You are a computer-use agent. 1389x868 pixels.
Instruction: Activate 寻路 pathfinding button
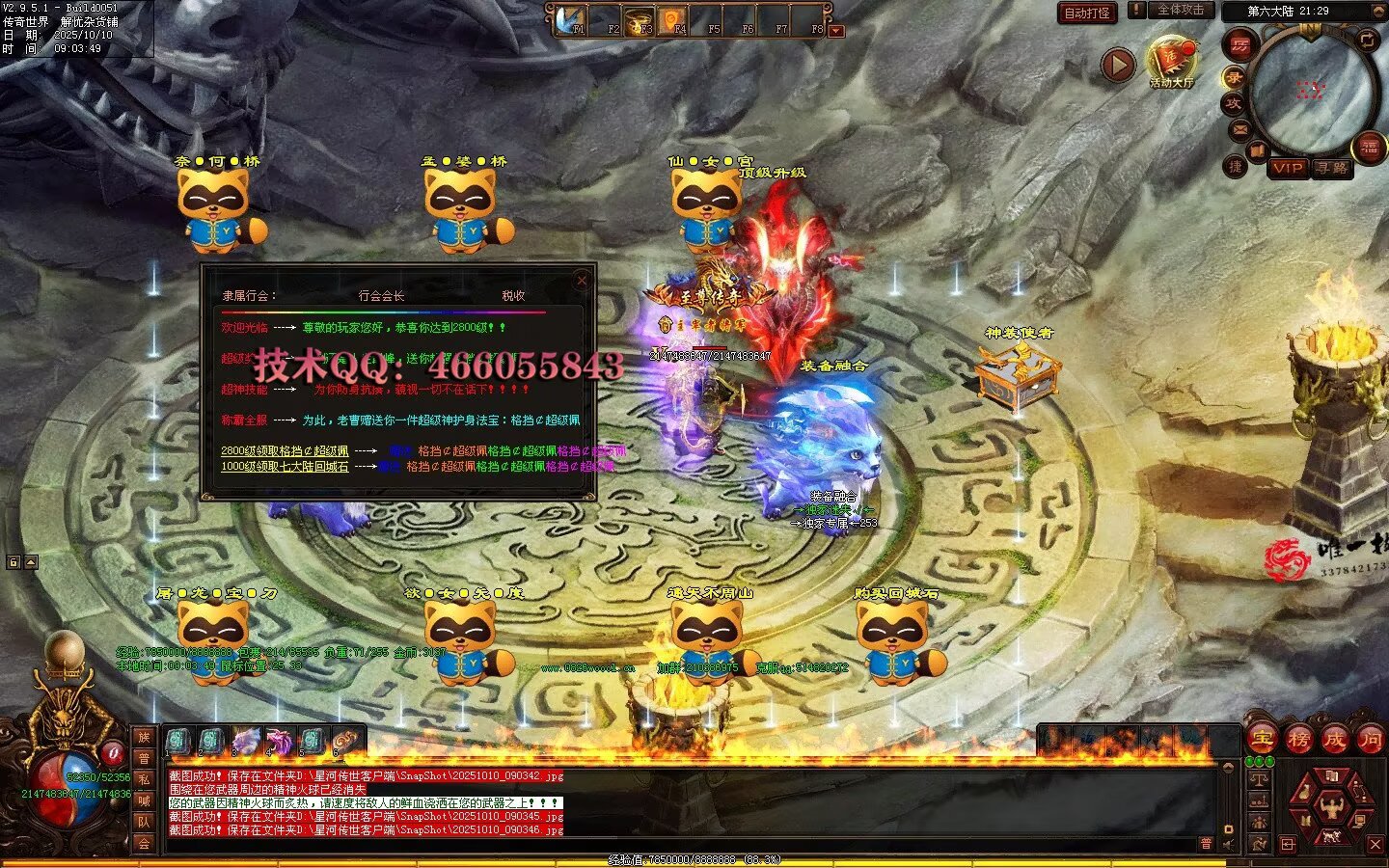(x=1331, y=168)
